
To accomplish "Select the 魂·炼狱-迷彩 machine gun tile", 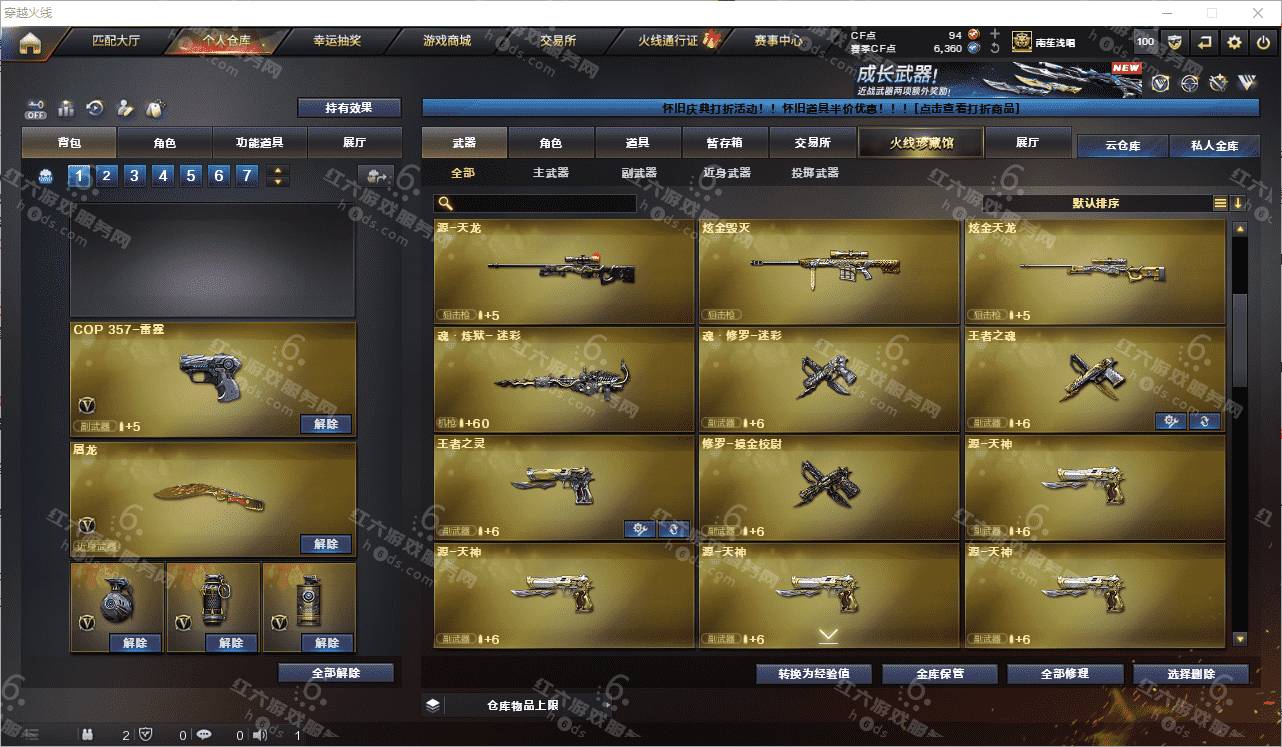I will 564,379.
